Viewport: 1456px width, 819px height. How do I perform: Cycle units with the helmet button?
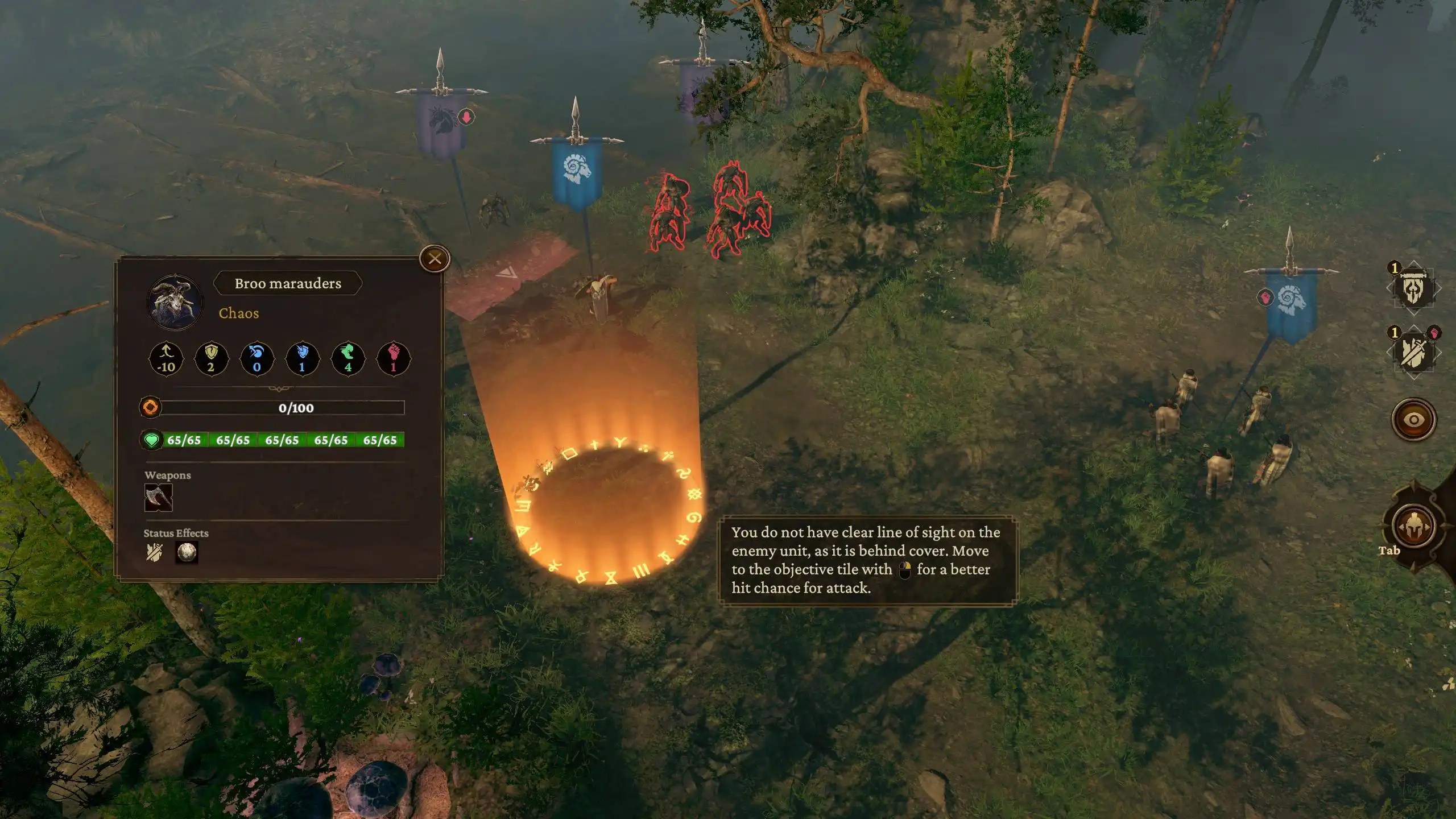pyautogui.click(x=1413, y=527)
